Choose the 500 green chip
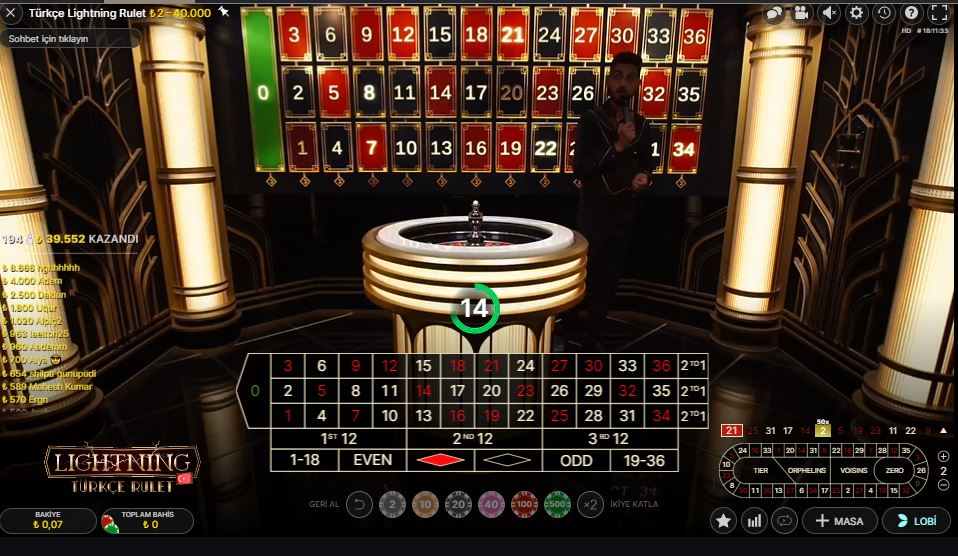 (557, 505)
